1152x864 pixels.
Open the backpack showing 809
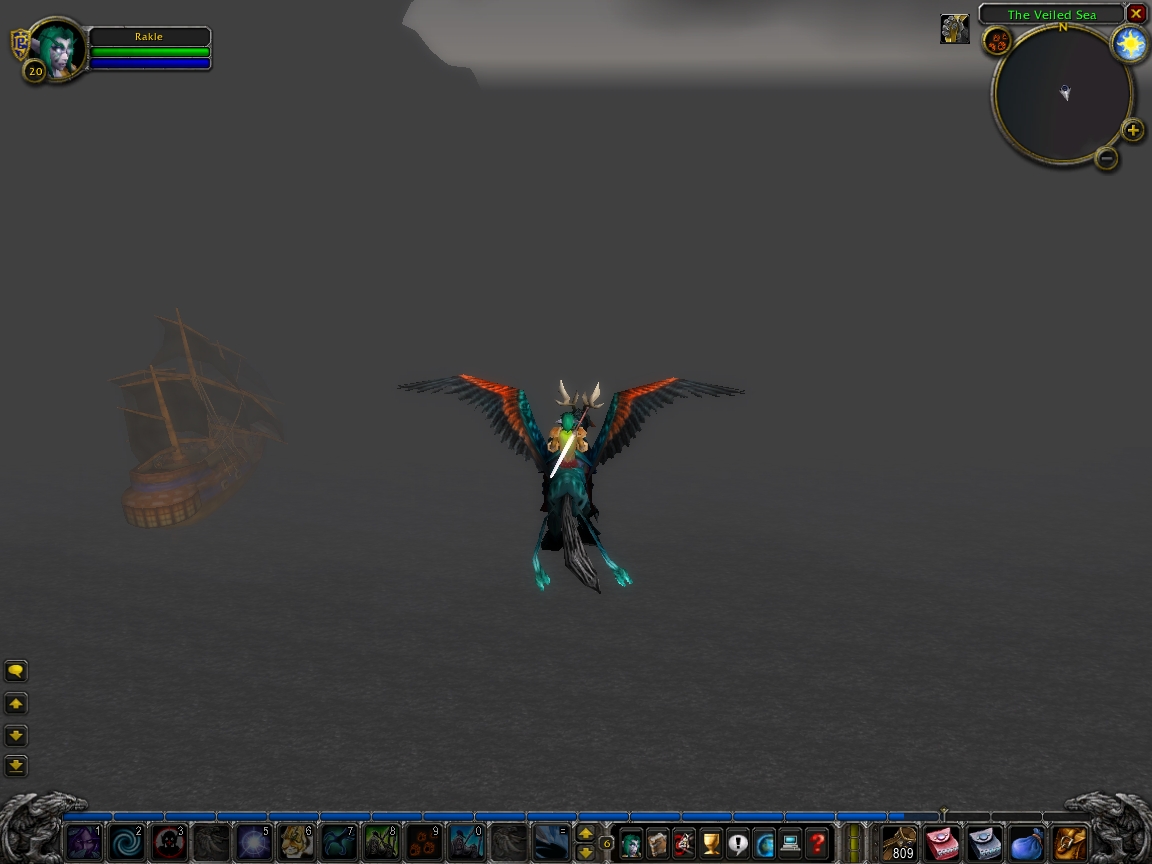pyautogui.click(x=899, y=843)
